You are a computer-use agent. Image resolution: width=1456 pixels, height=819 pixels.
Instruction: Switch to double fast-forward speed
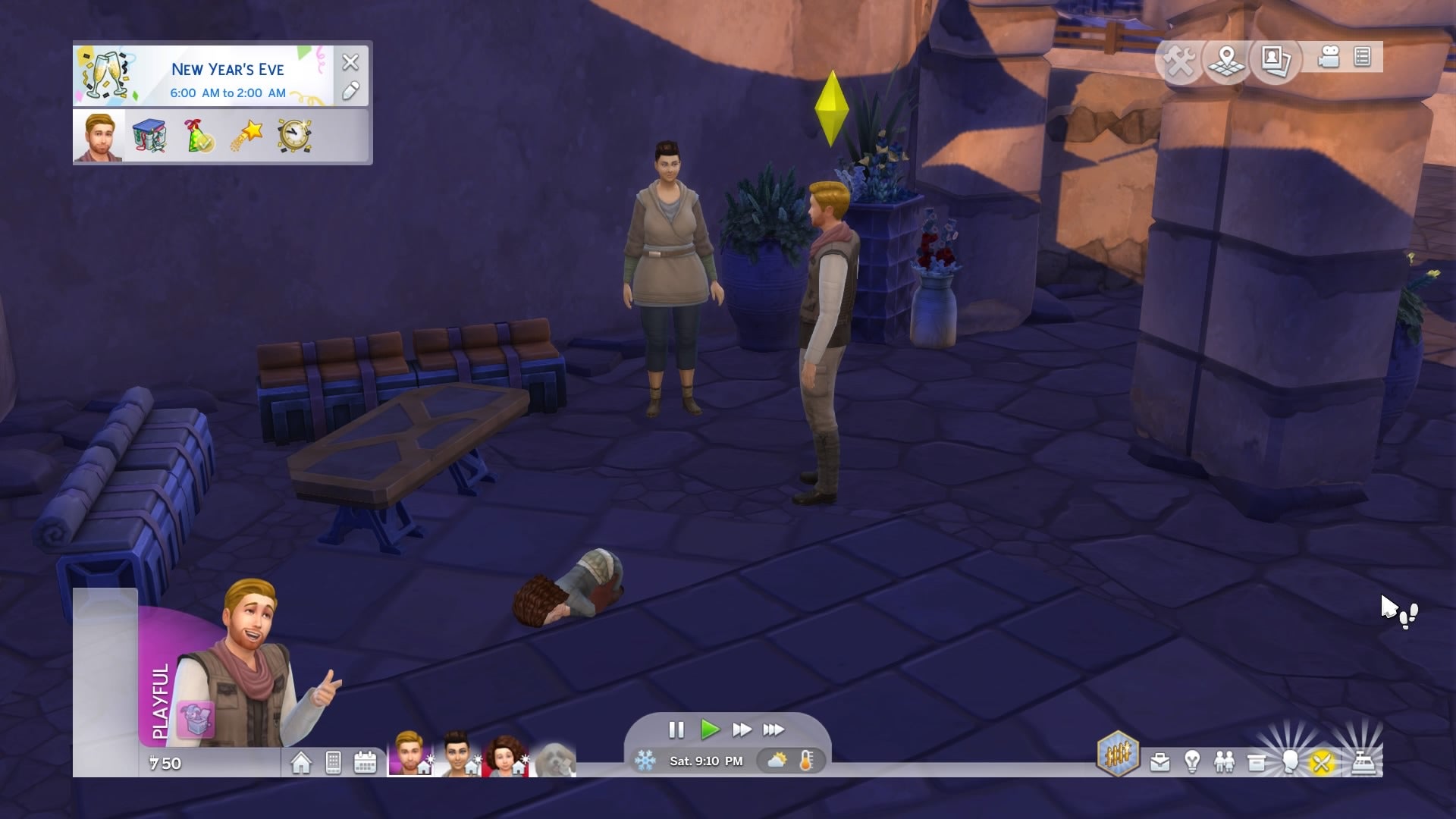742,730
